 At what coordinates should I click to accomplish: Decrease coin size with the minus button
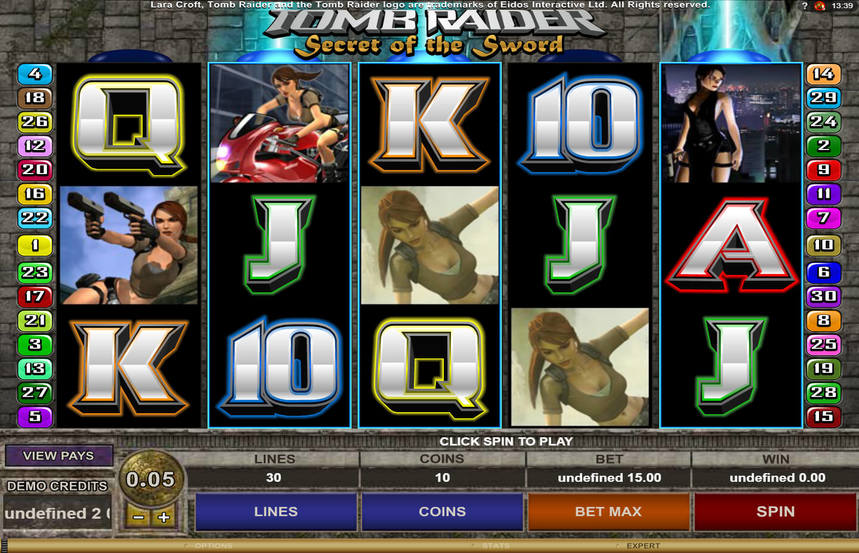click(x=139, y=518)
